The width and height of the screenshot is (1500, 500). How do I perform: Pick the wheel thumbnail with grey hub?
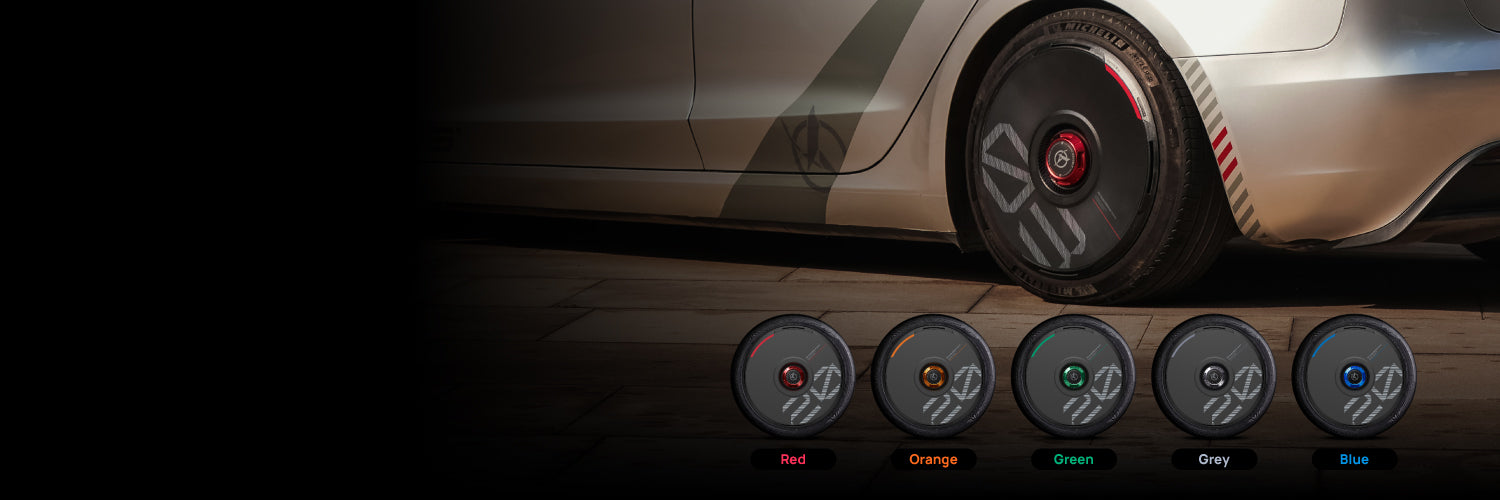(x=1214, y=376)
